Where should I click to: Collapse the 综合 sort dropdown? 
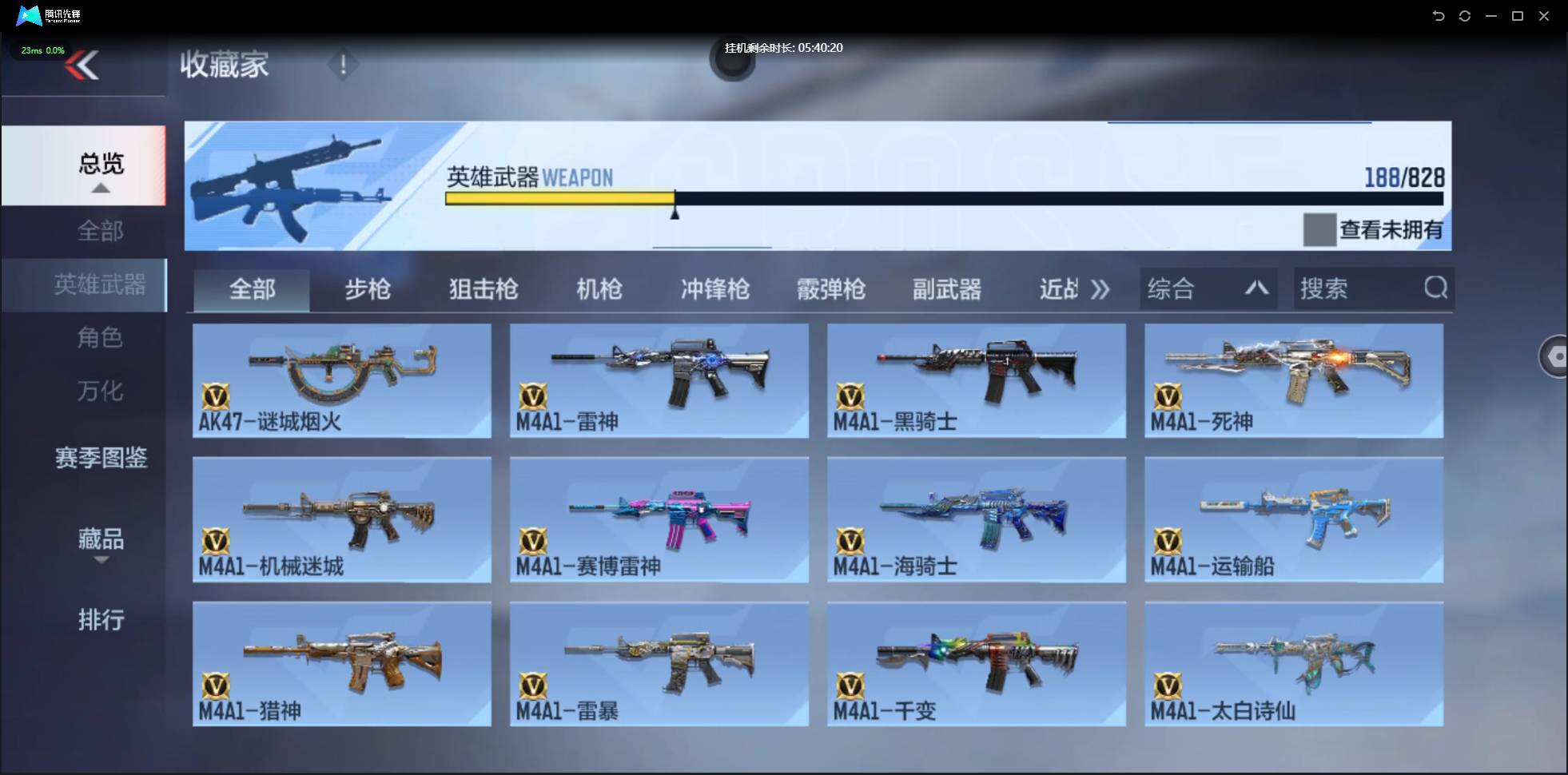click(x=1257, y=288)
